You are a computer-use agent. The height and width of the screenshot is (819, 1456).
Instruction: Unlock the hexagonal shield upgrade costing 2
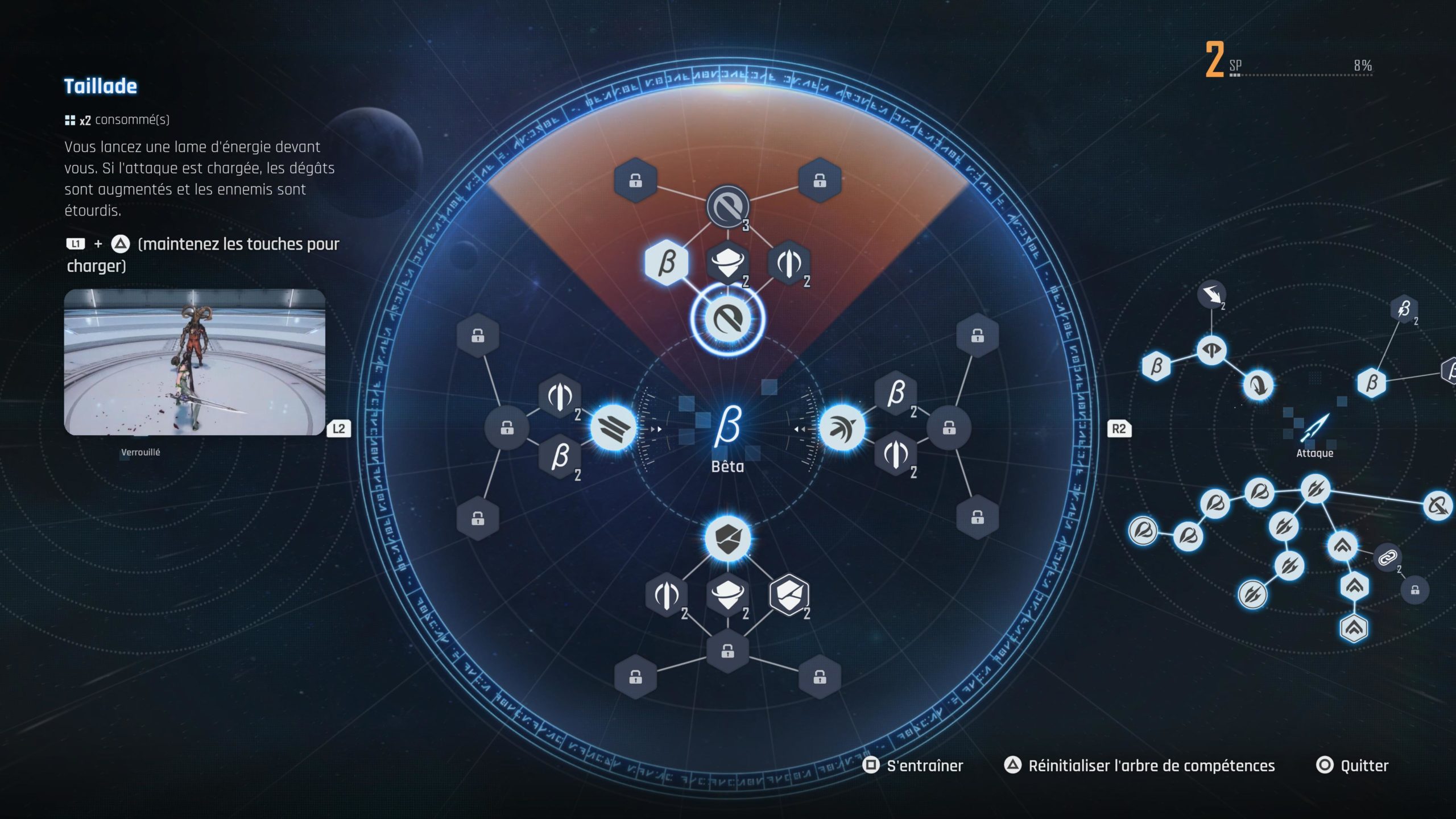click(789, 595)
